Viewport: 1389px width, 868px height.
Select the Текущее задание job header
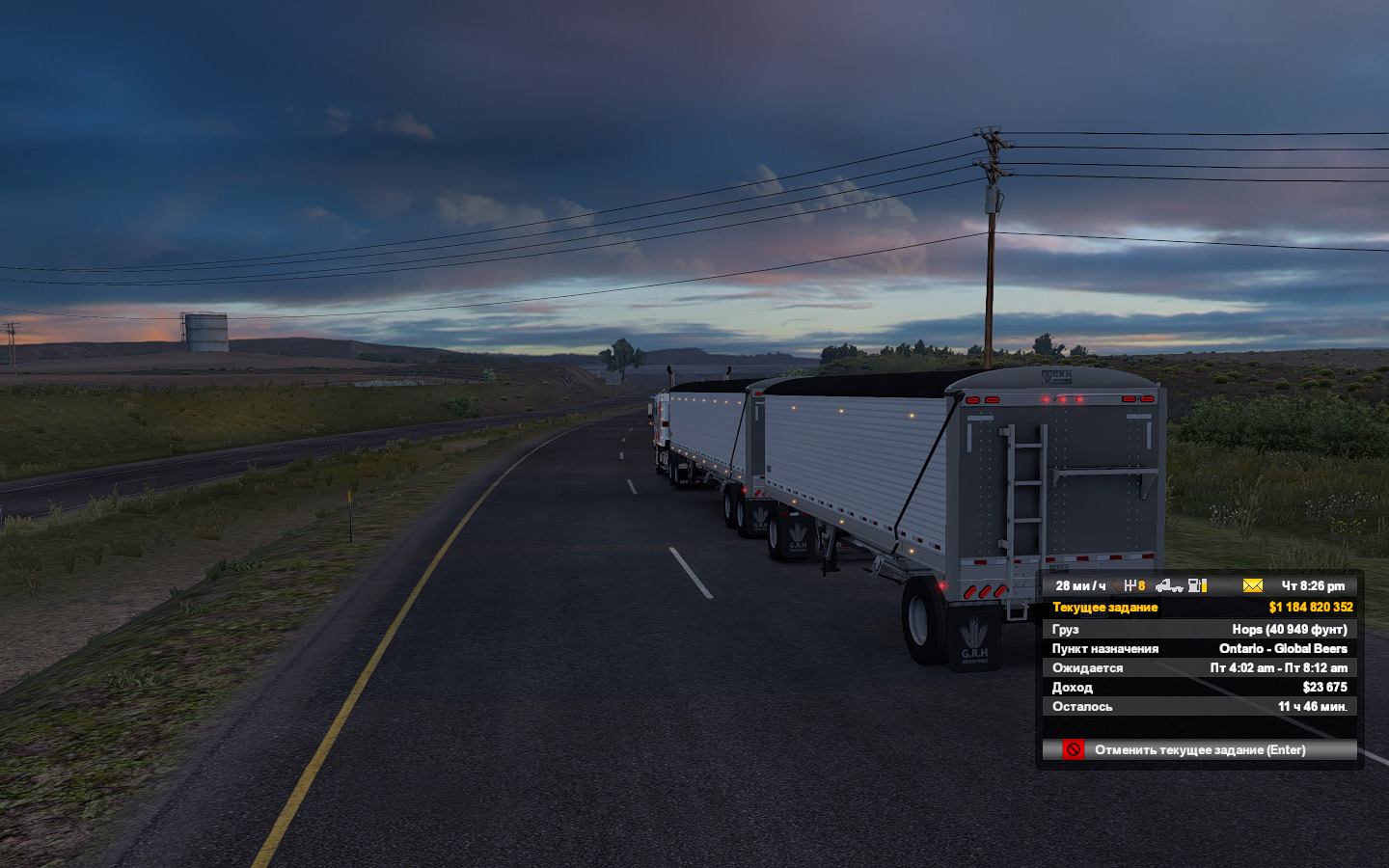pos(1105,608)
